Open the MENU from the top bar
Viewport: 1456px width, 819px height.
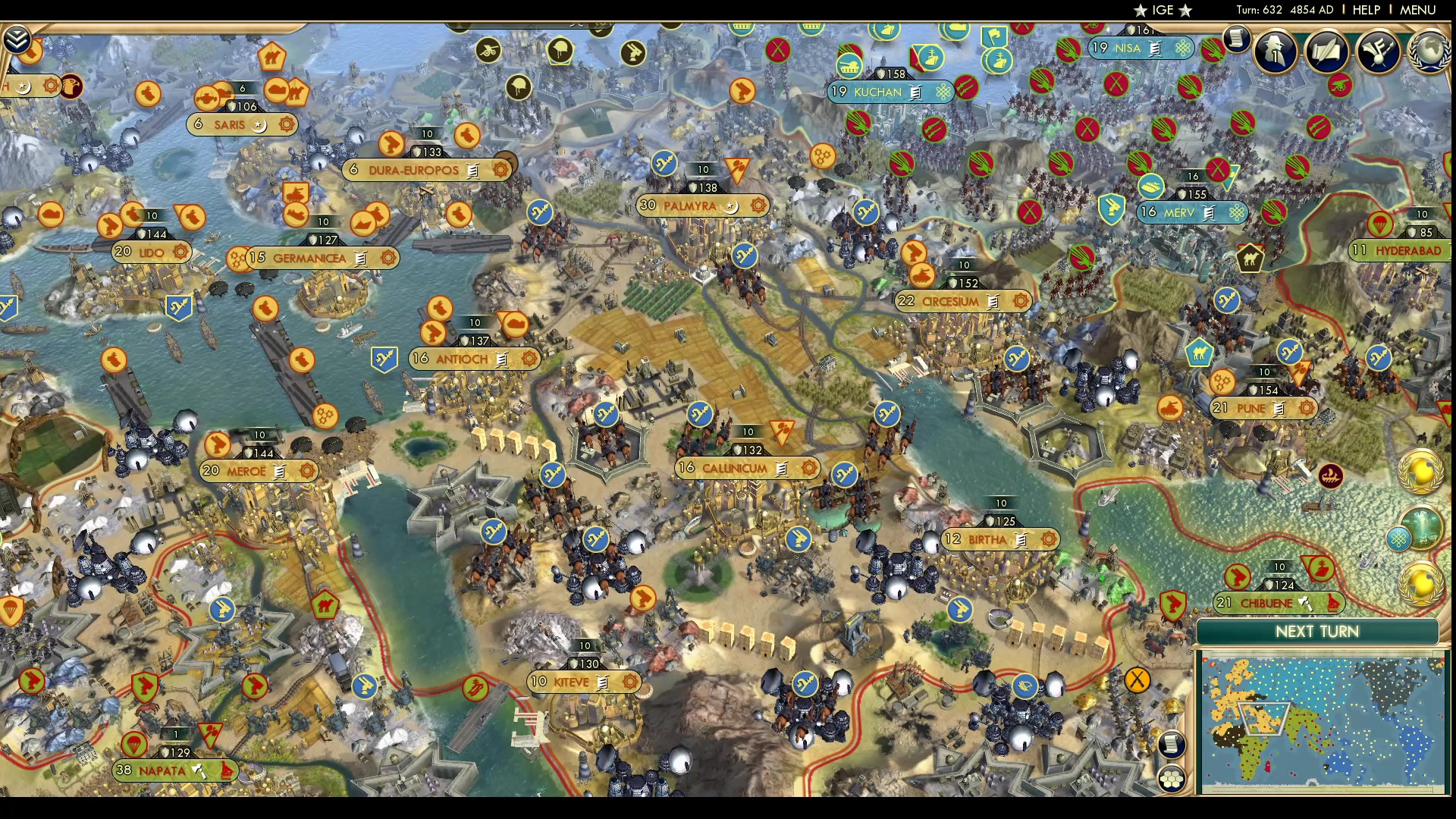(x=1419, y=10)
